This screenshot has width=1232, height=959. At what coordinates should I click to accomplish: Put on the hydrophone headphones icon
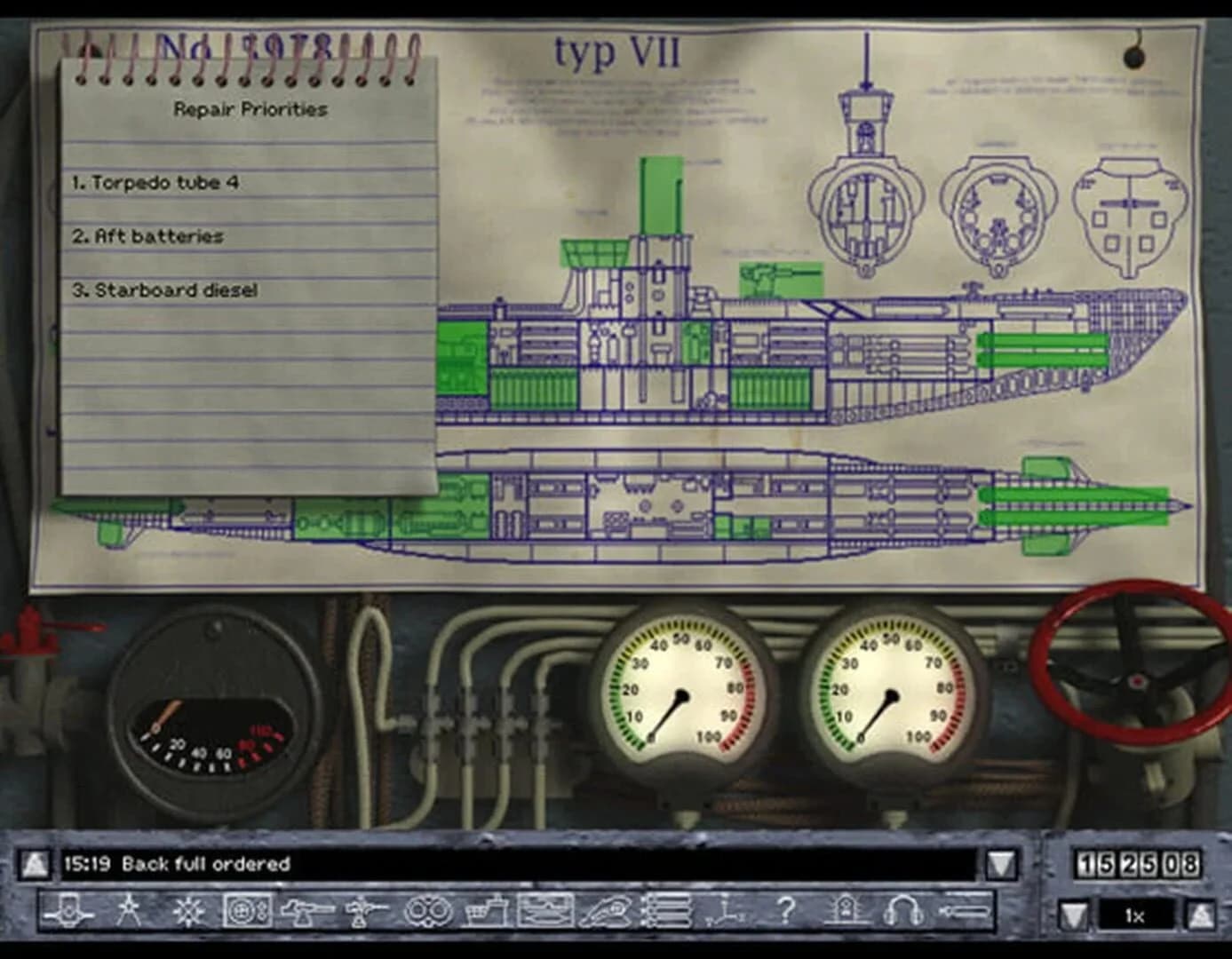pyautogui.click(x=903, y=909)
